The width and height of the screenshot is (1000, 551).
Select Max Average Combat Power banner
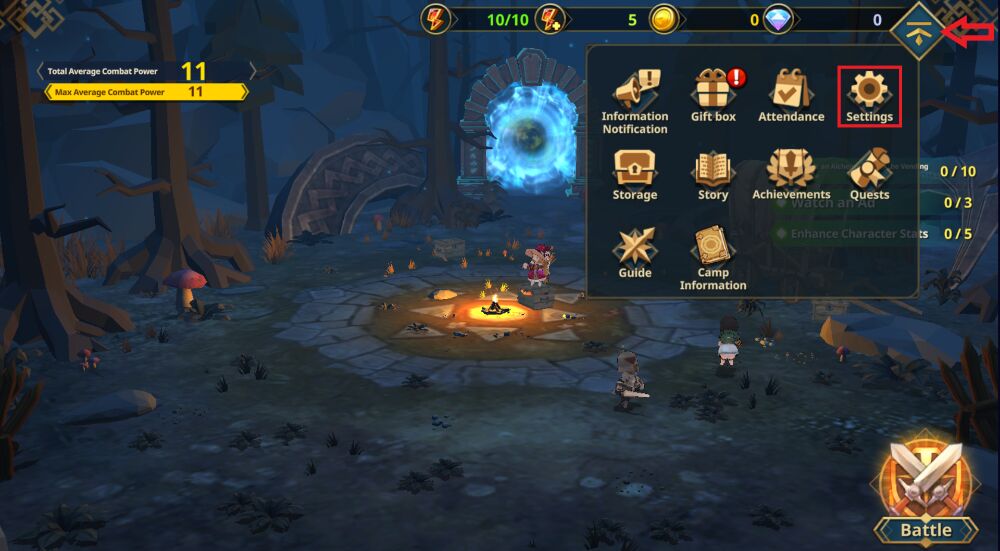pos(146,92)
